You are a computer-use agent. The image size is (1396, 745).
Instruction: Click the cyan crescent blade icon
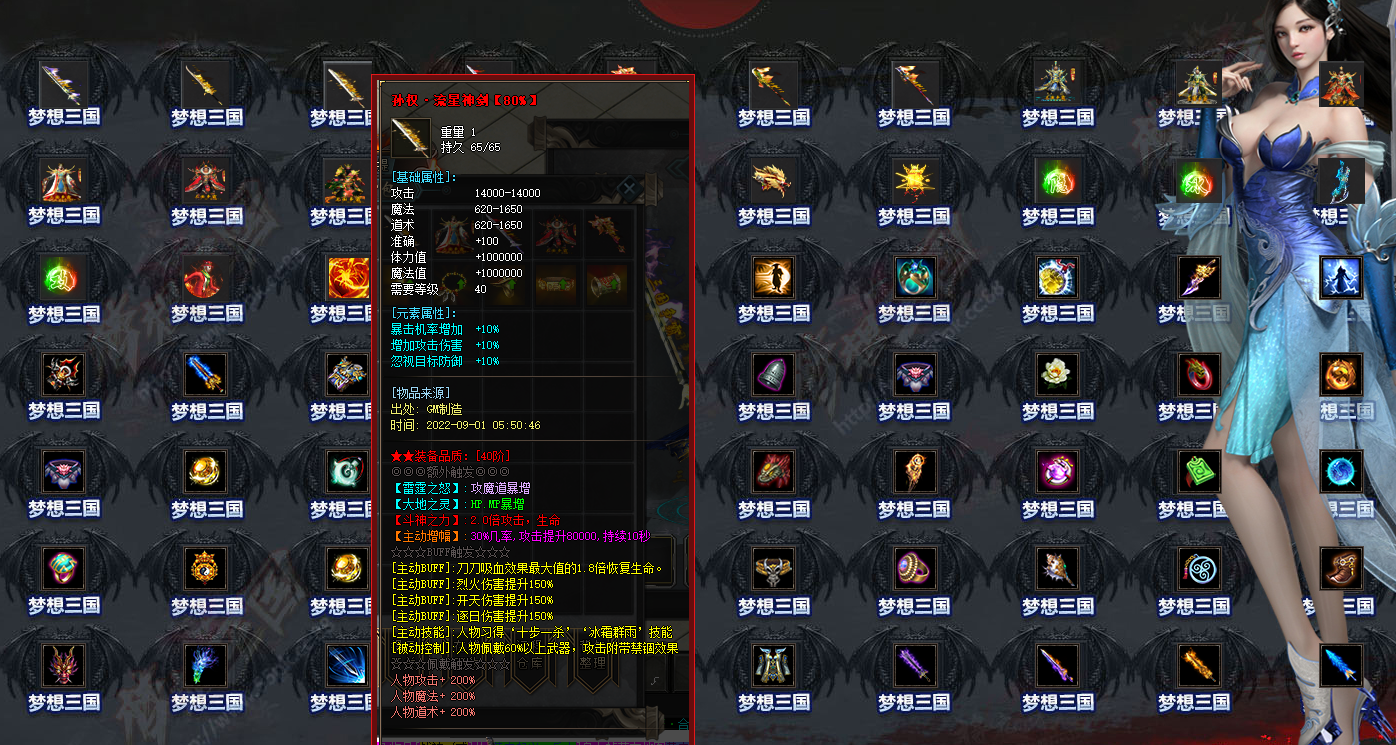pos(1341,181)
